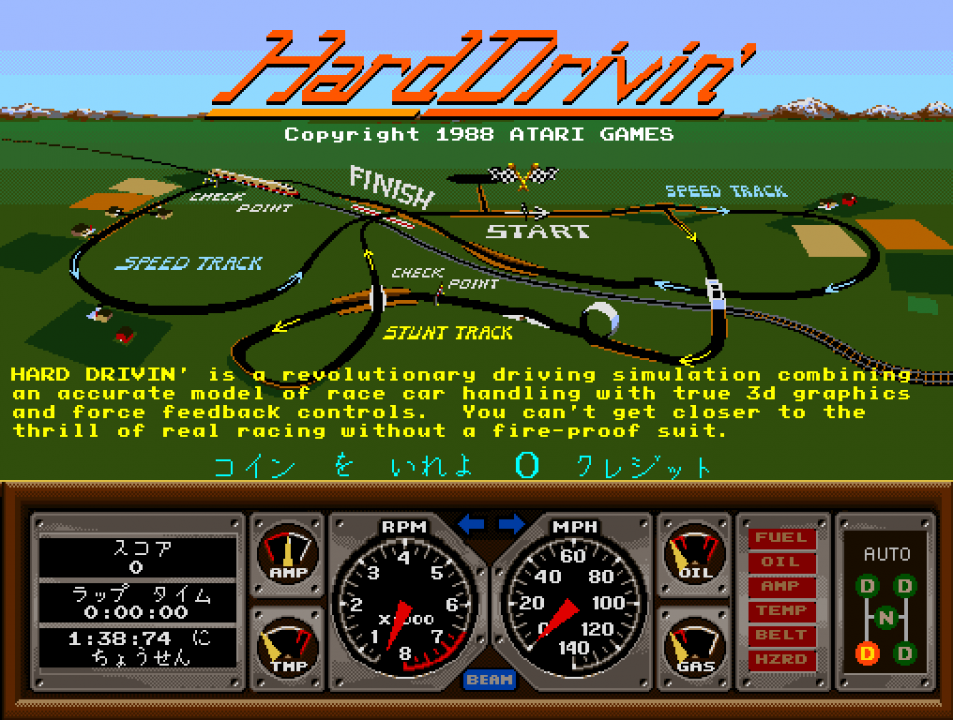Image resolution: width=953 pixels, height=720 pixels.
Task: Toggle the BEAM headlight indicator
Action: (490, 680)
